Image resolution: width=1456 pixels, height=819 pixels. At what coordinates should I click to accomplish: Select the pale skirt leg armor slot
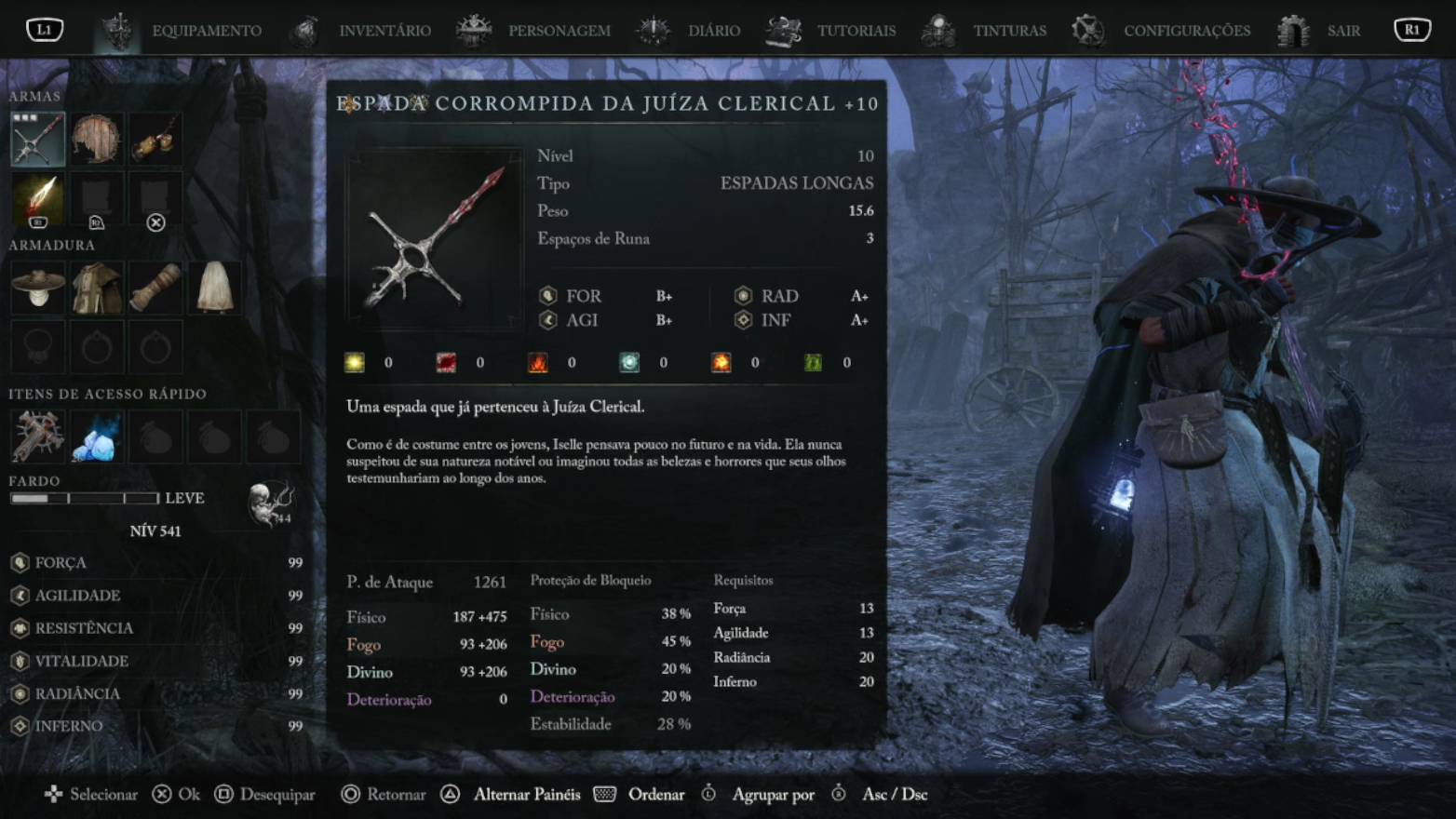pyautogui.click(x=214, y=288)
